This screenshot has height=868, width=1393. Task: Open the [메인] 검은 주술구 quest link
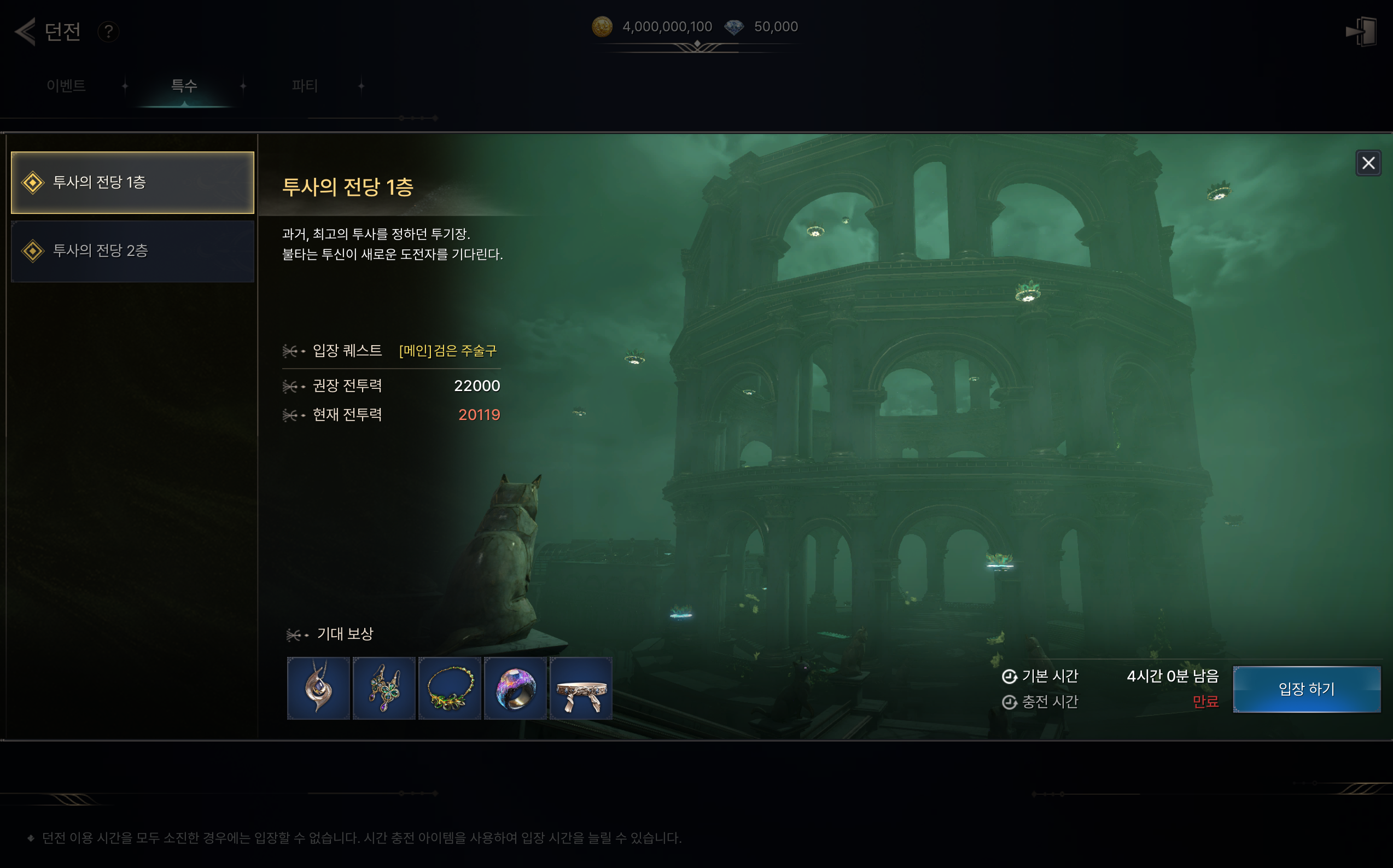pyautogui.click(x=448, y=351)
